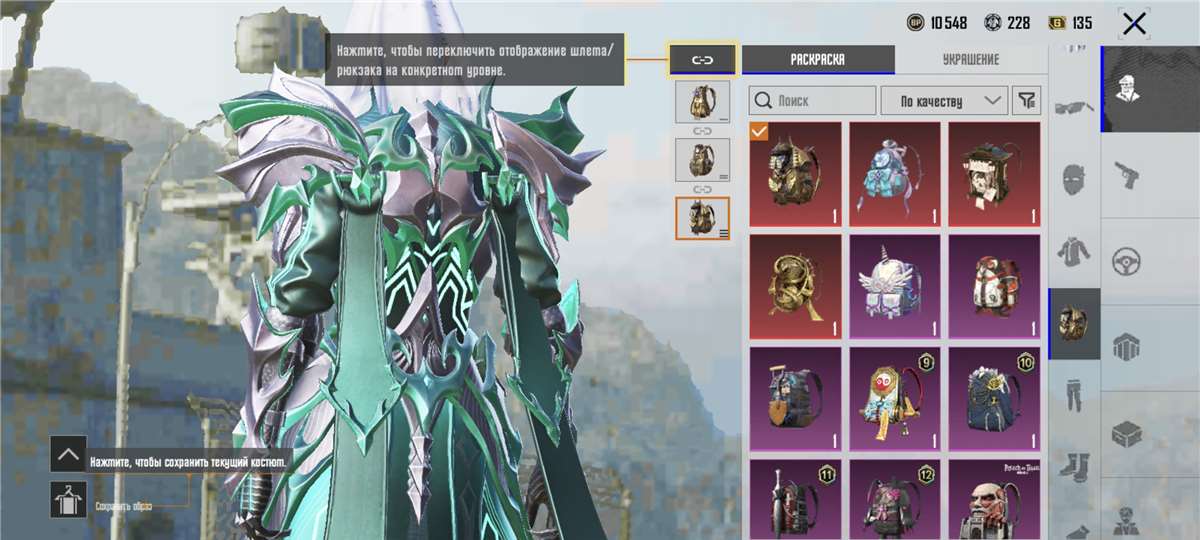Select the golden ring backpack skin
1200x540 pixels.
[795, 286]
